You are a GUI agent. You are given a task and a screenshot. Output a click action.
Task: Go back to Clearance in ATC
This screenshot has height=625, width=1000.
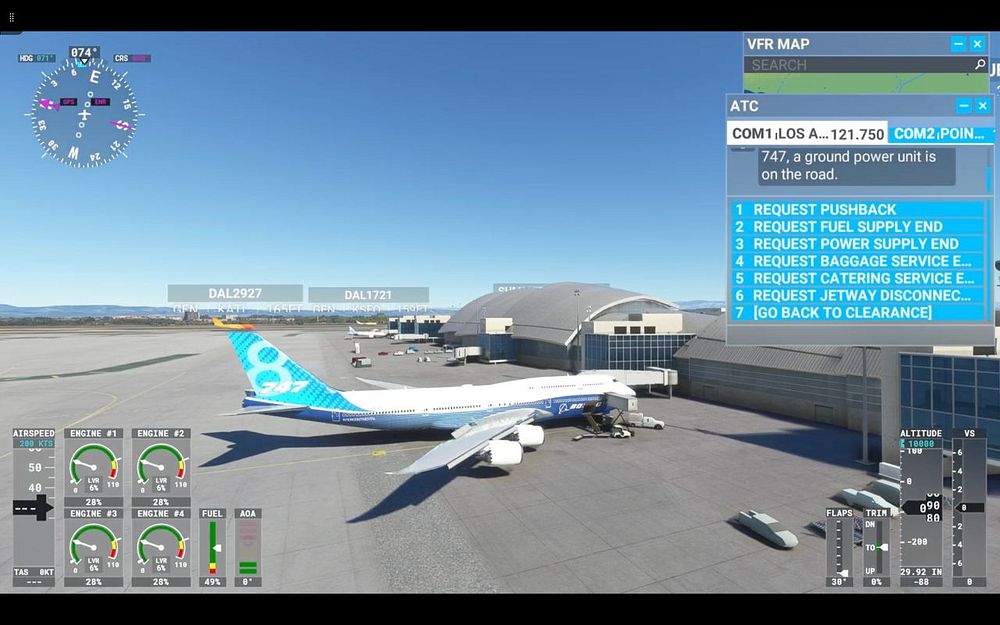coord(842,312)
